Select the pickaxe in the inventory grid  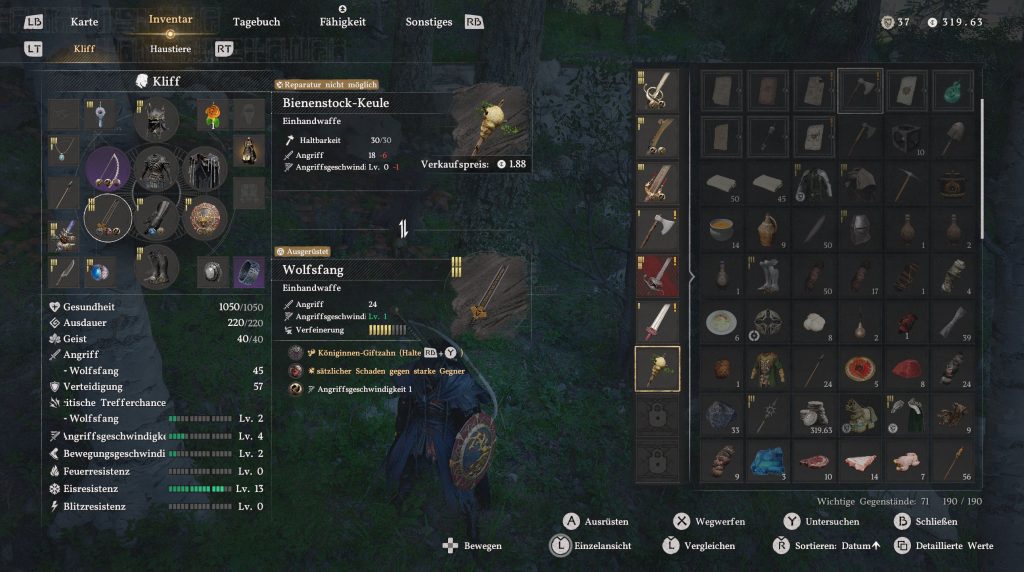click(907, 182)
